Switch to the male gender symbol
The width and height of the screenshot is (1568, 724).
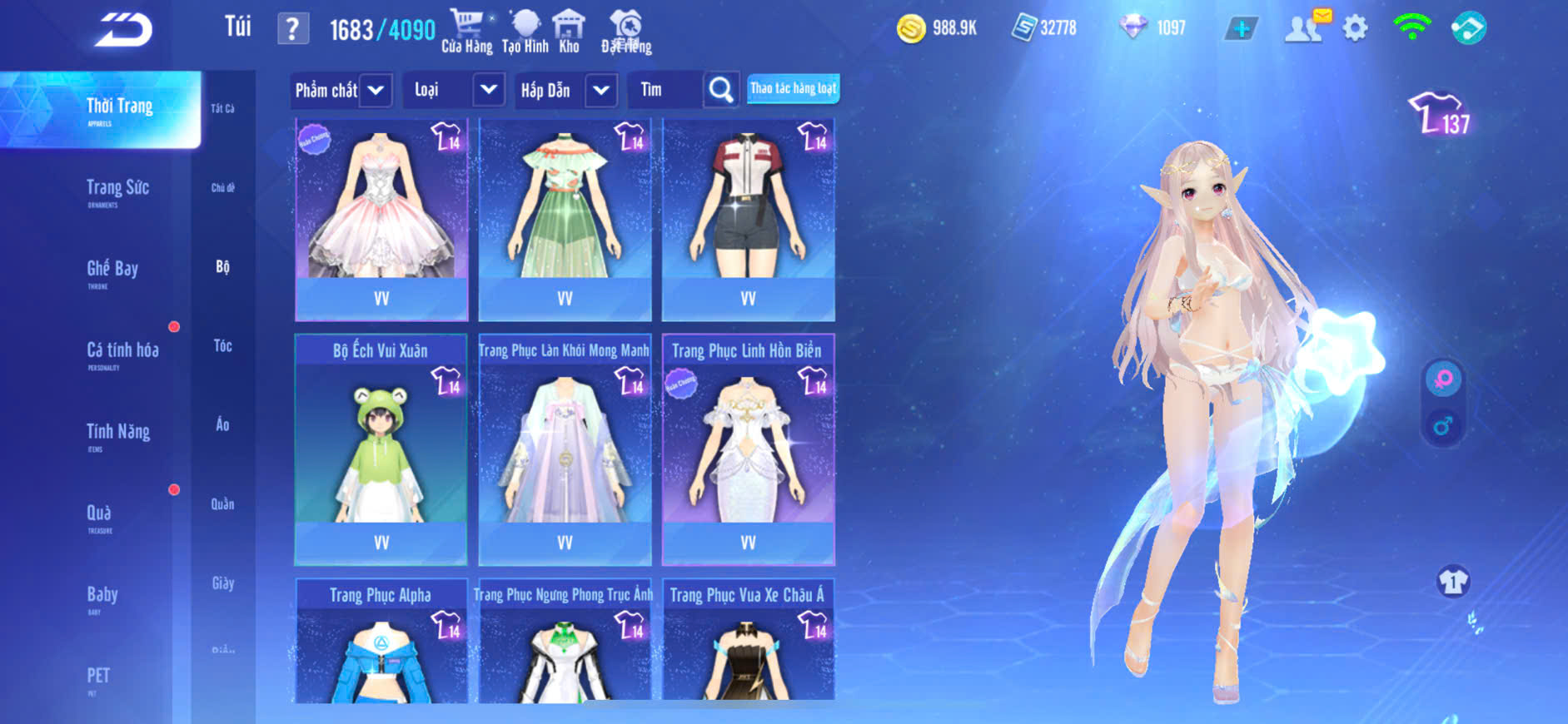pos(1443,427)
